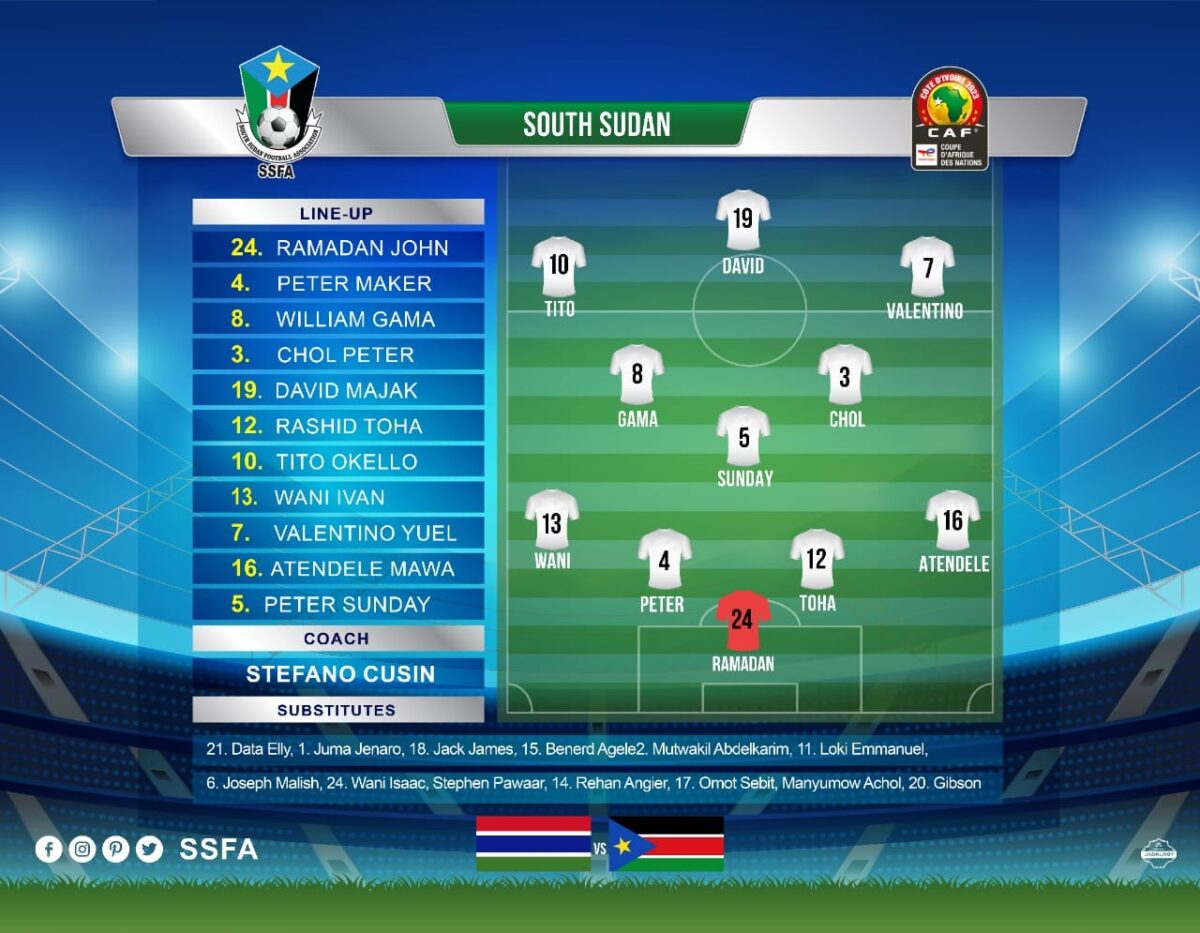Select Tito Okello in the line-up list
This screenshot has height=933, width=1200.
coord(338,462)
